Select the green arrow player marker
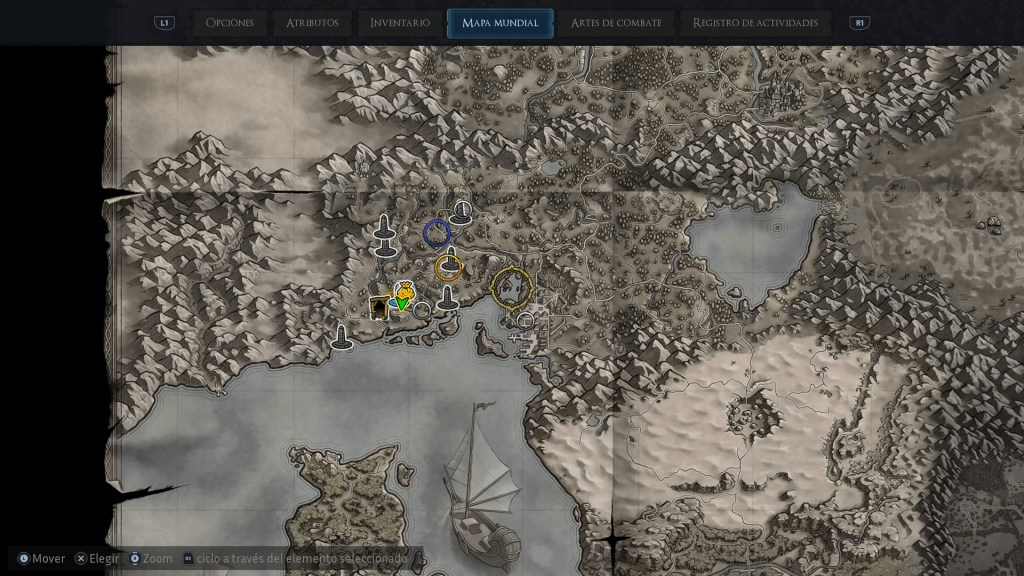1024x576 pixels. (x=401, y=303)
